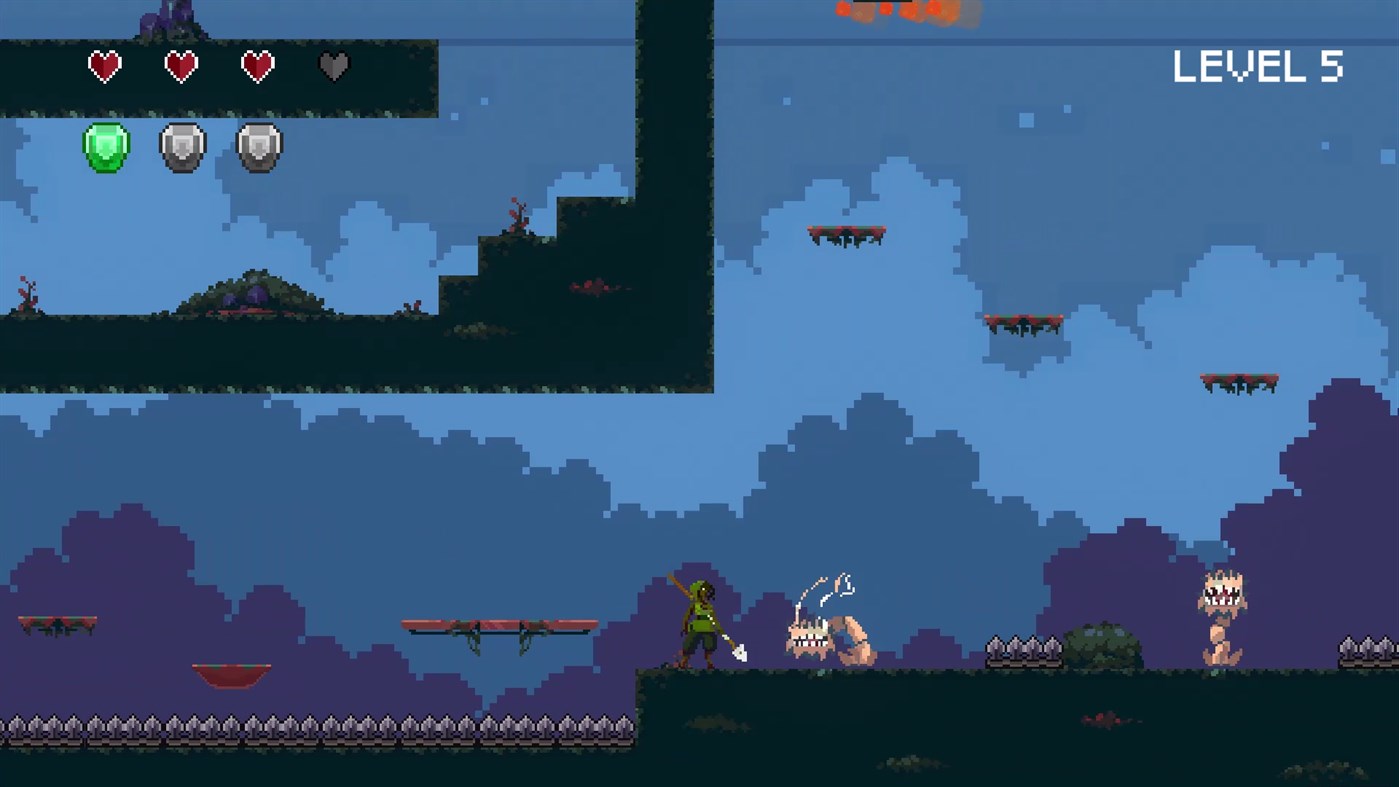The image size is (1399, 787).
Task: Click the red floating platform on the right
Action: (1240, 380)
